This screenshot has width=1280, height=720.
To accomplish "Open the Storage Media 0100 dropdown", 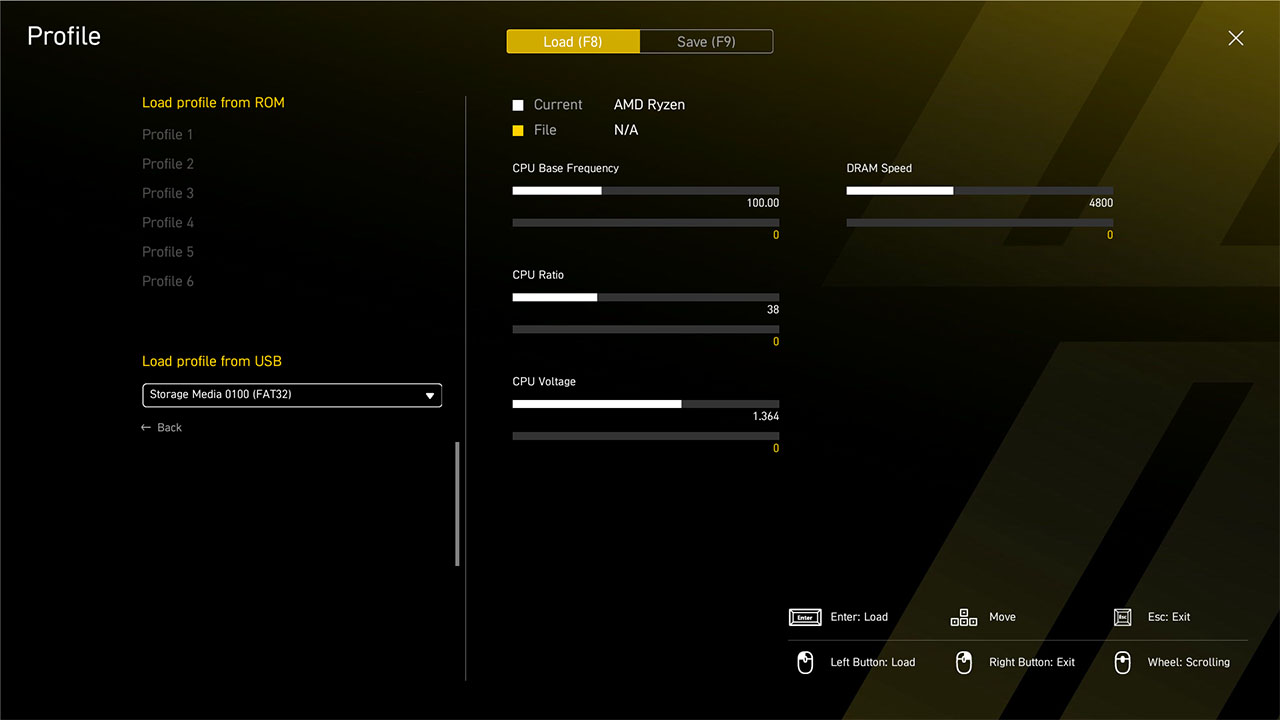I will pyautogui.click(x=292, y=395).
